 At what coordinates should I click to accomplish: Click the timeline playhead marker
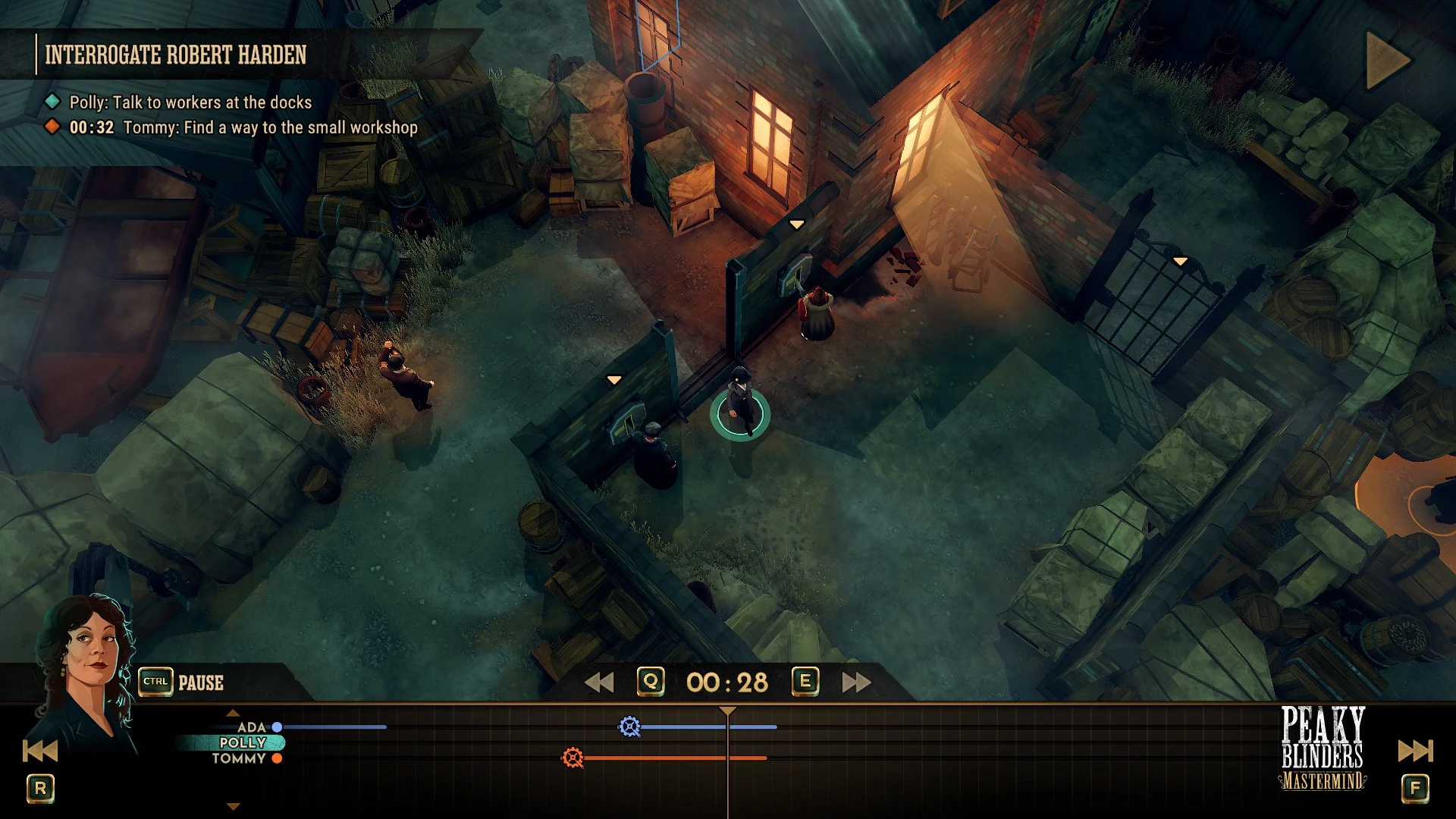pyautogui.click(x=727, y=711)
